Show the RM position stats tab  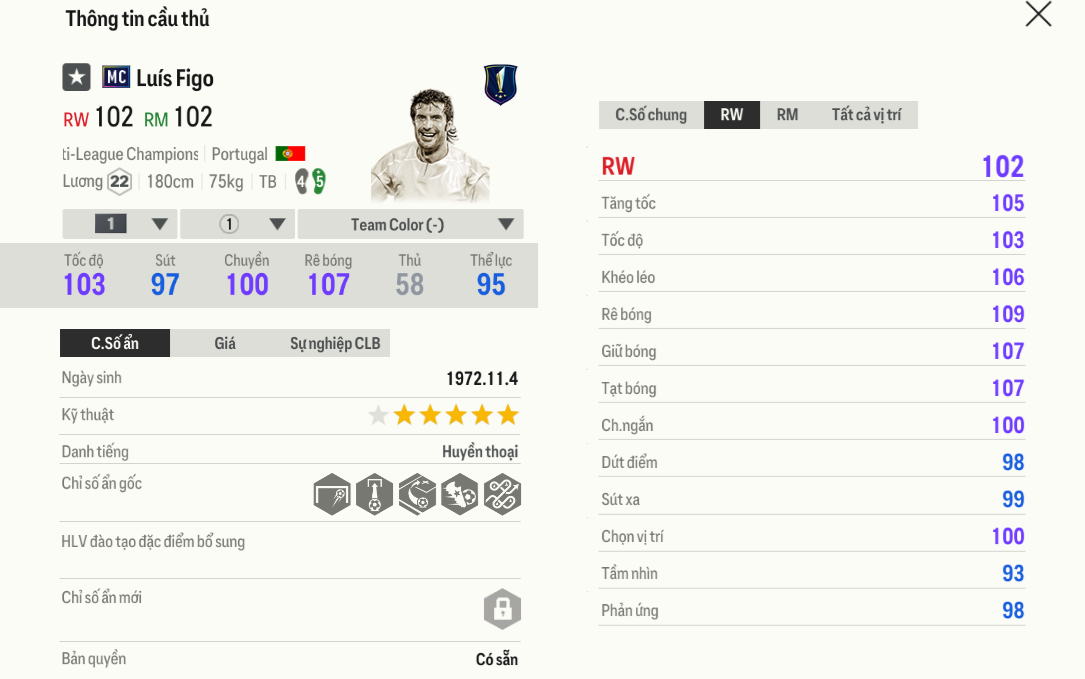[788, 115]
